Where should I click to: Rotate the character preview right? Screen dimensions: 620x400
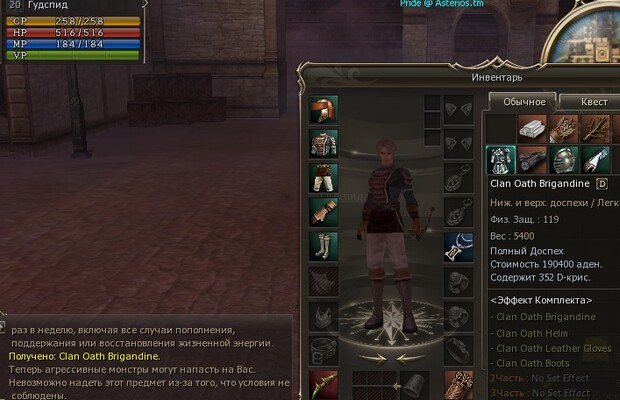[407, 356]
